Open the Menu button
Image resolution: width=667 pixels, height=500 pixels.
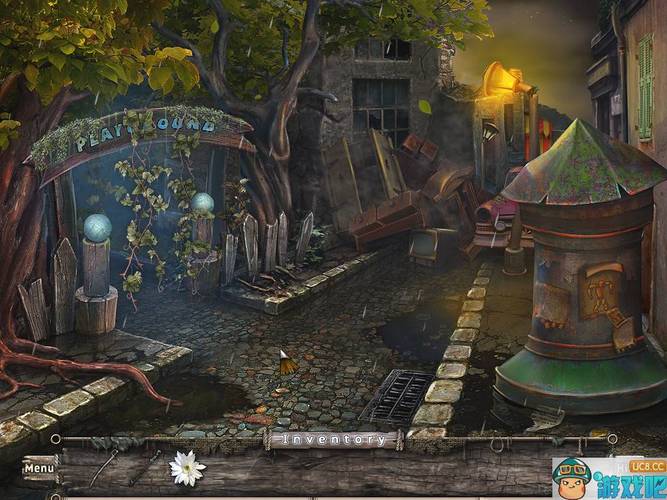[x=39, y=467]
